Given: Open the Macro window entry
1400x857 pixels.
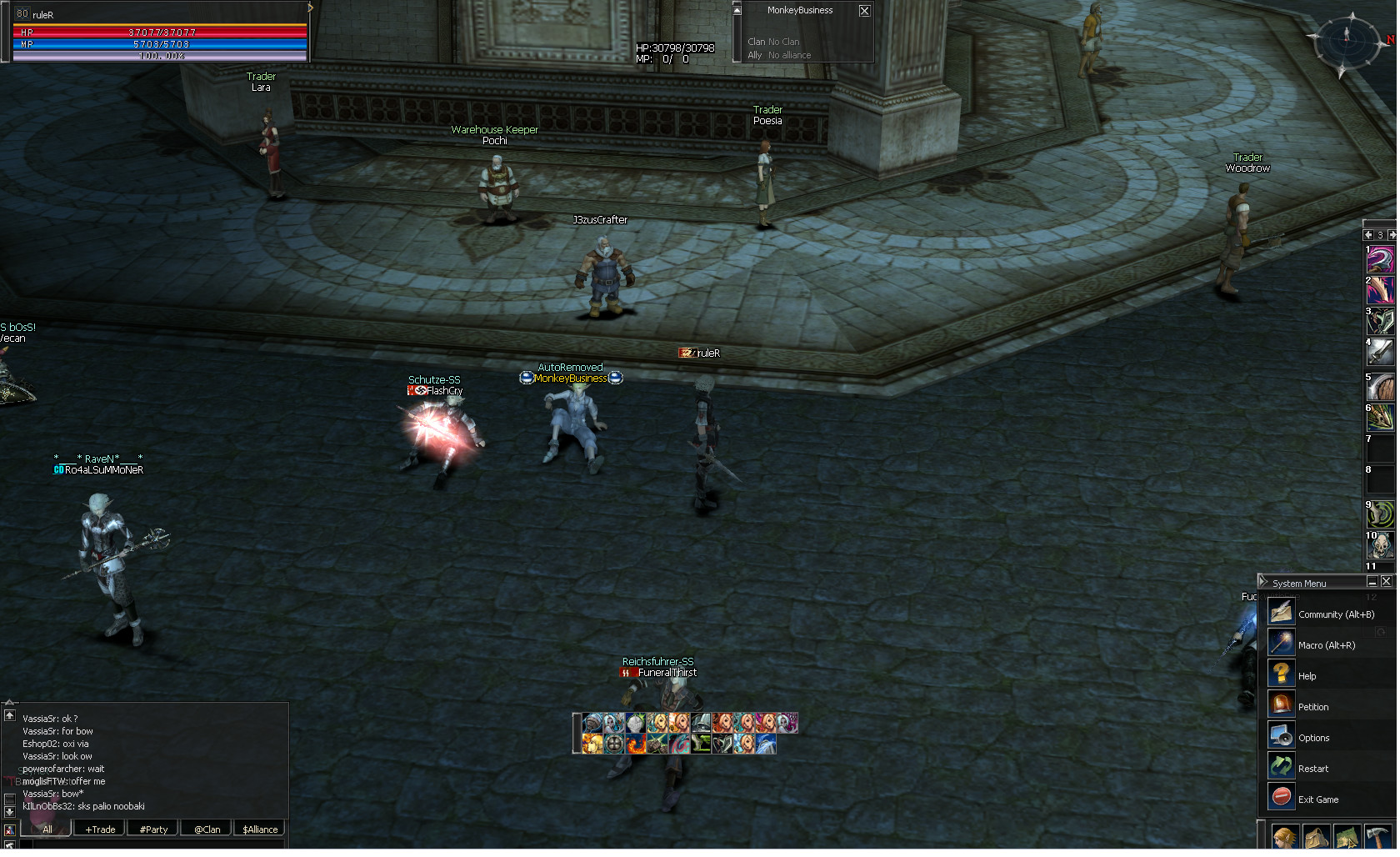Looking at the screenshot, I should 1326,646.
